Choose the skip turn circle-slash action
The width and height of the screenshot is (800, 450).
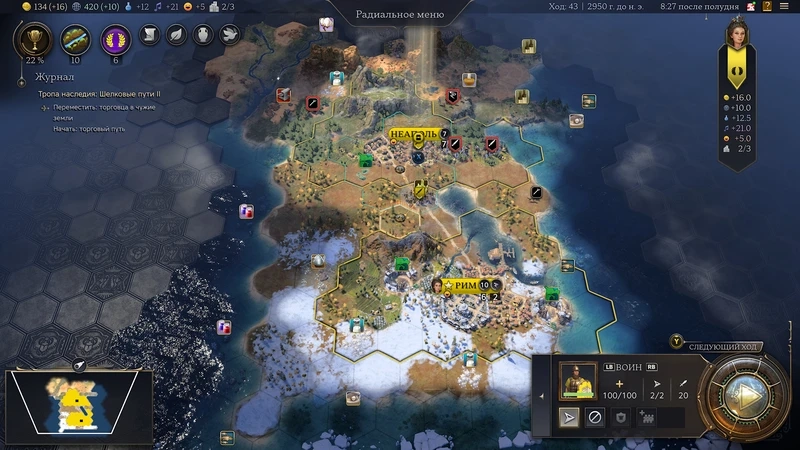[594, 417]
